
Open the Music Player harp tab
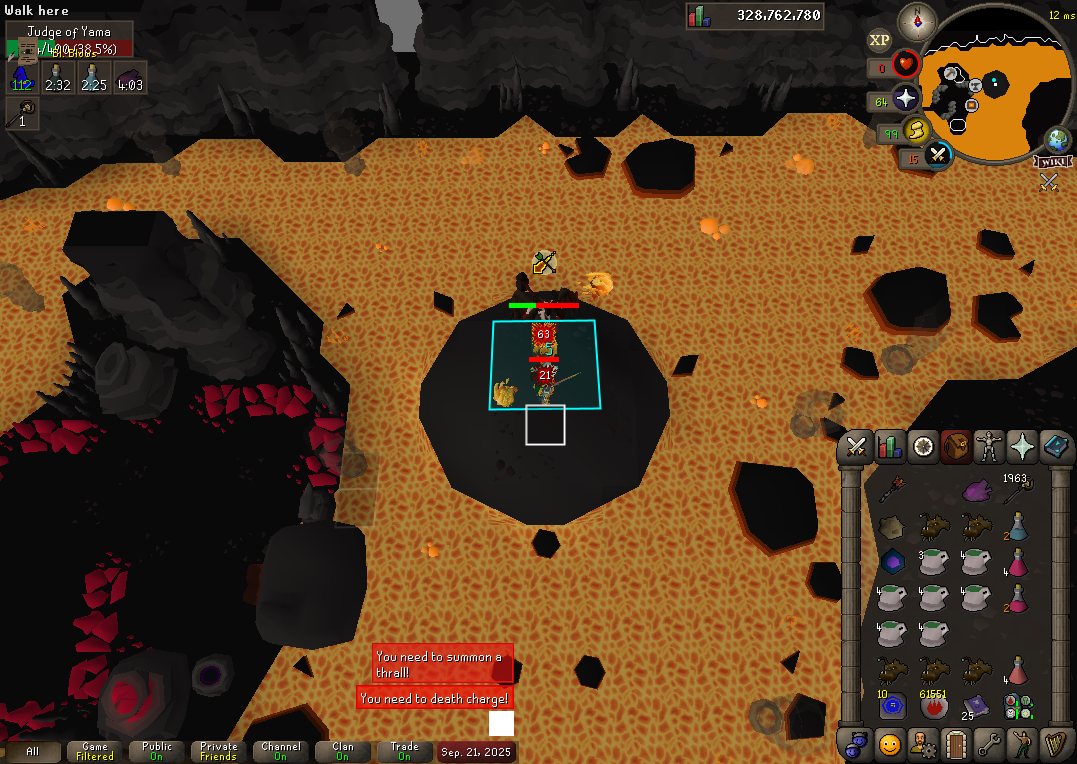pyautogui.click(x=1055, y=744)
